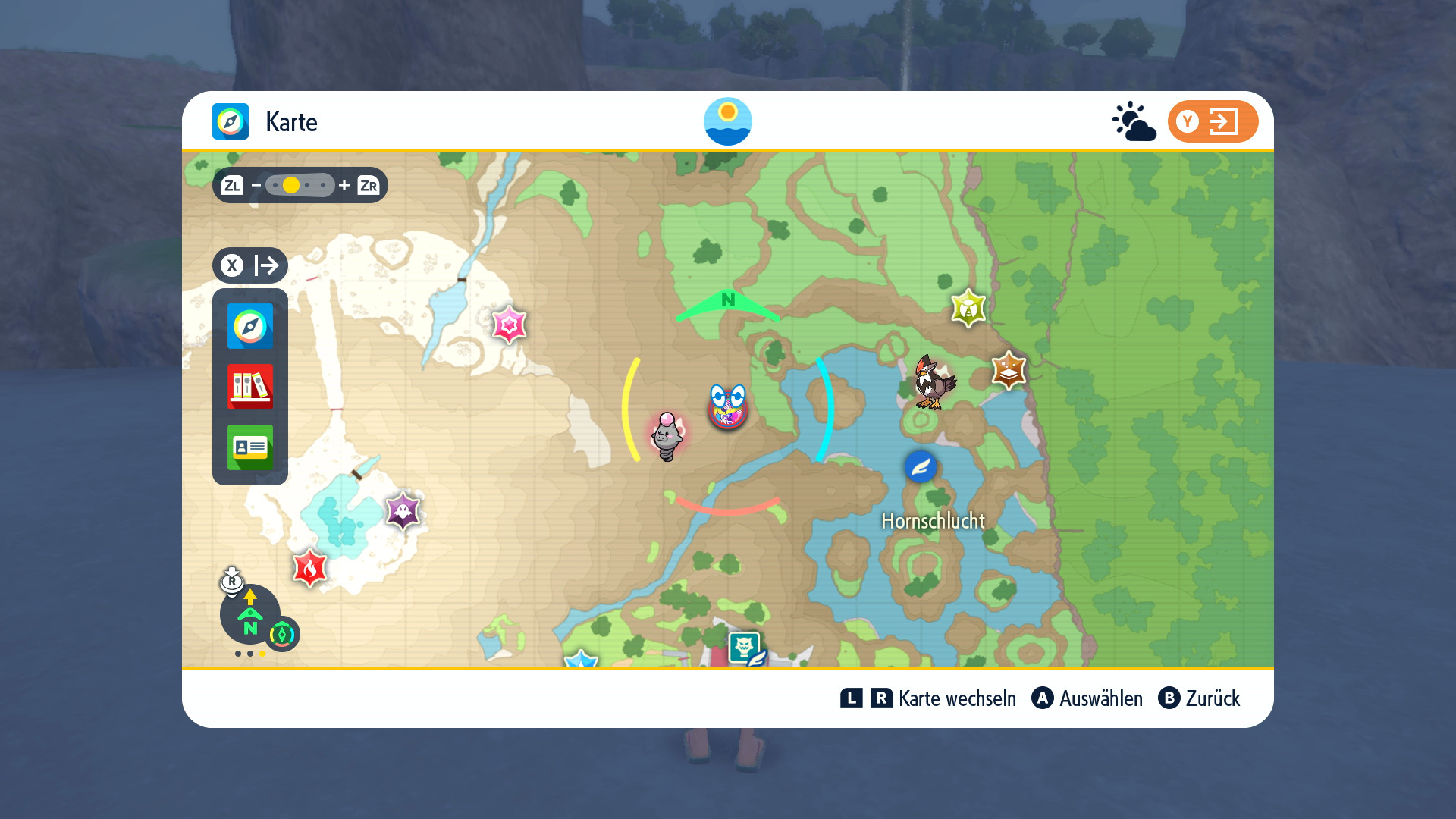Image resolution: width=1456 pixels, height=819 pixels.
Task: Toggle the north-lock compass indicator
Action: click(x=250, y=614)
